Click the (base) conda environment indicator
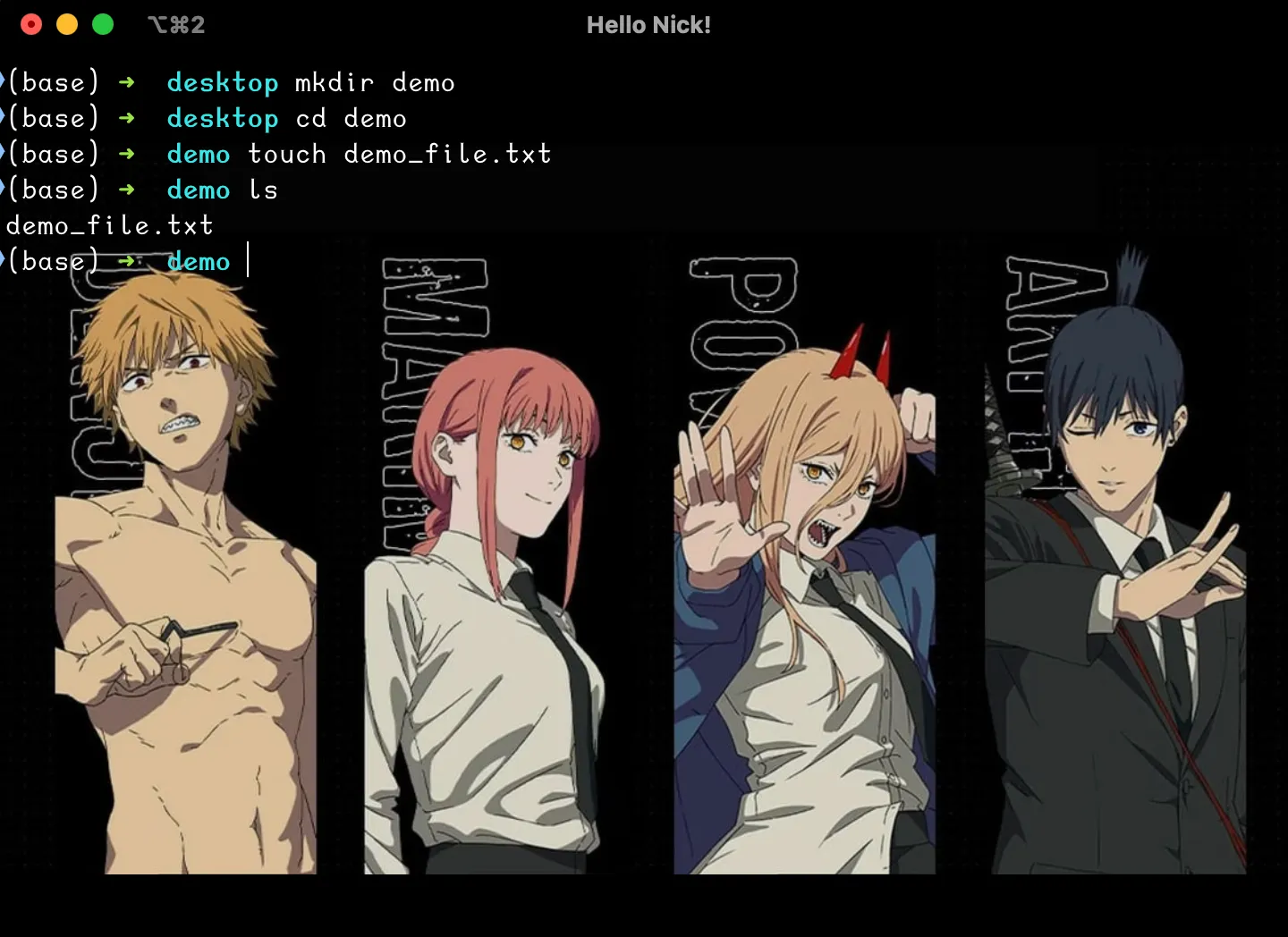Image resolution: width=1288 pixels, height=937 pixels. [54, 82]
